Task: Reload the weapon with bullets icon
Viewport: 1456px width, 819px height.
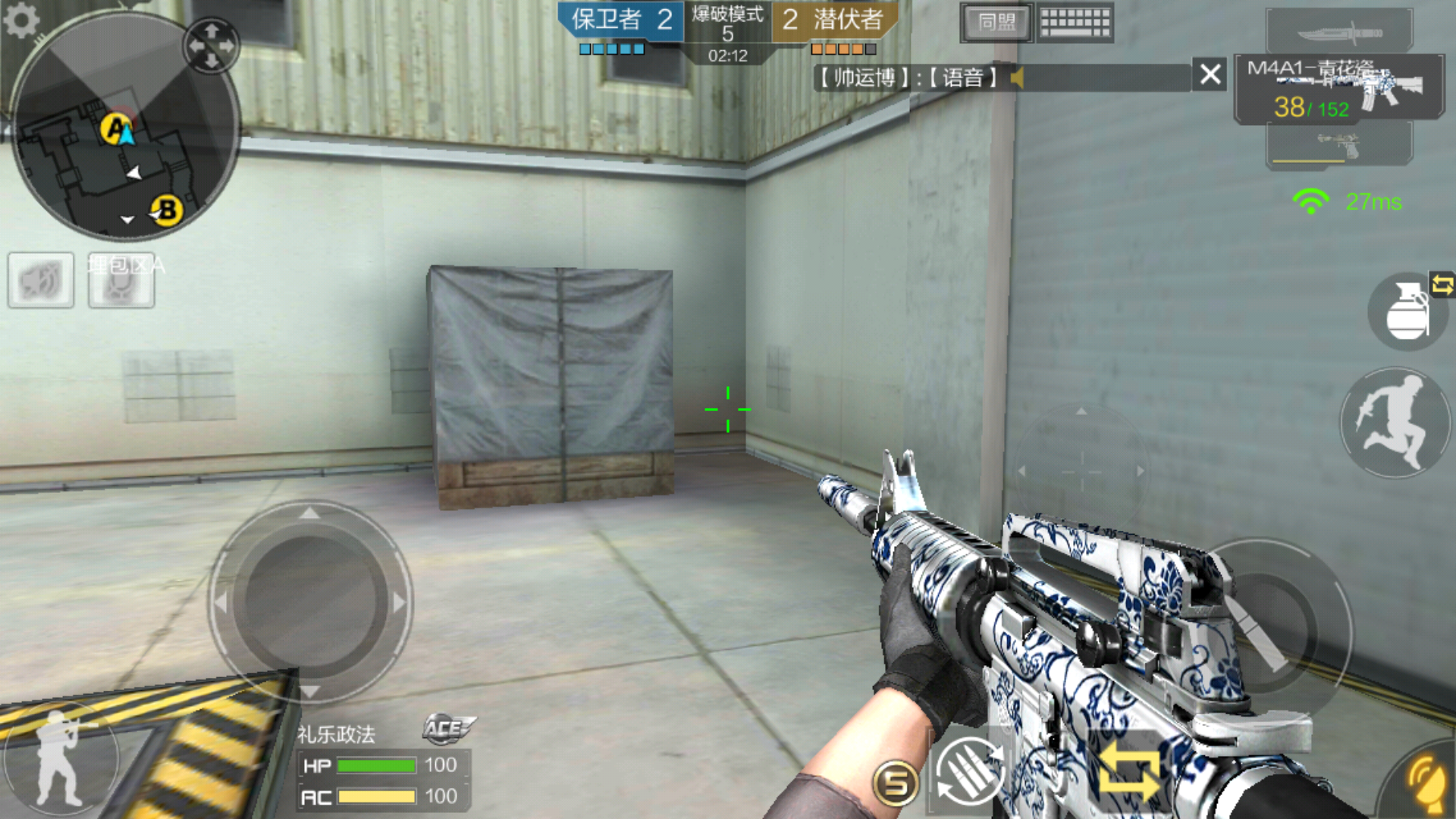Action: point(970,772)
